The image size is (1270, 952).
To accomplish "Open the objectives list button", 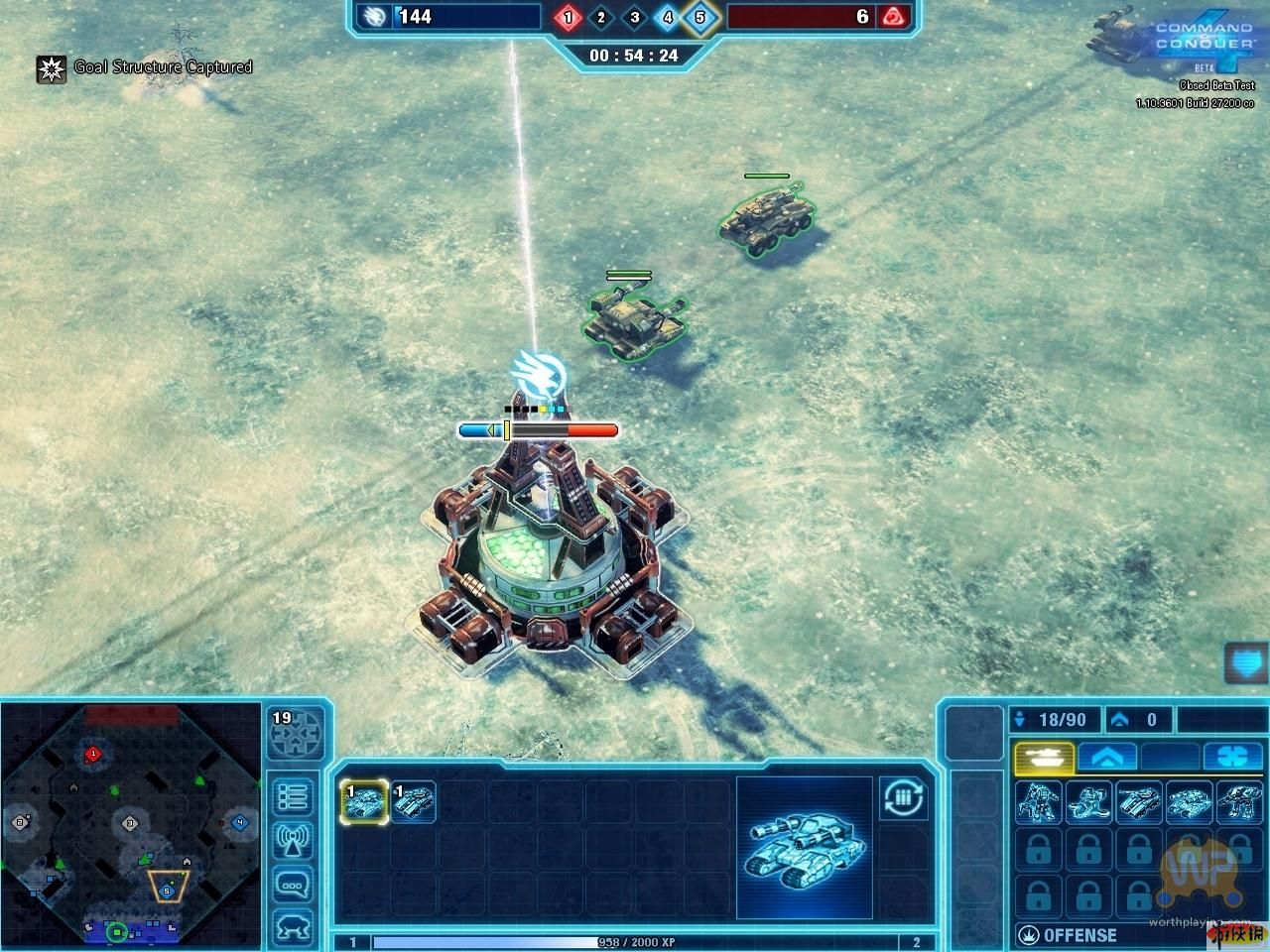I will pos(293,796).
